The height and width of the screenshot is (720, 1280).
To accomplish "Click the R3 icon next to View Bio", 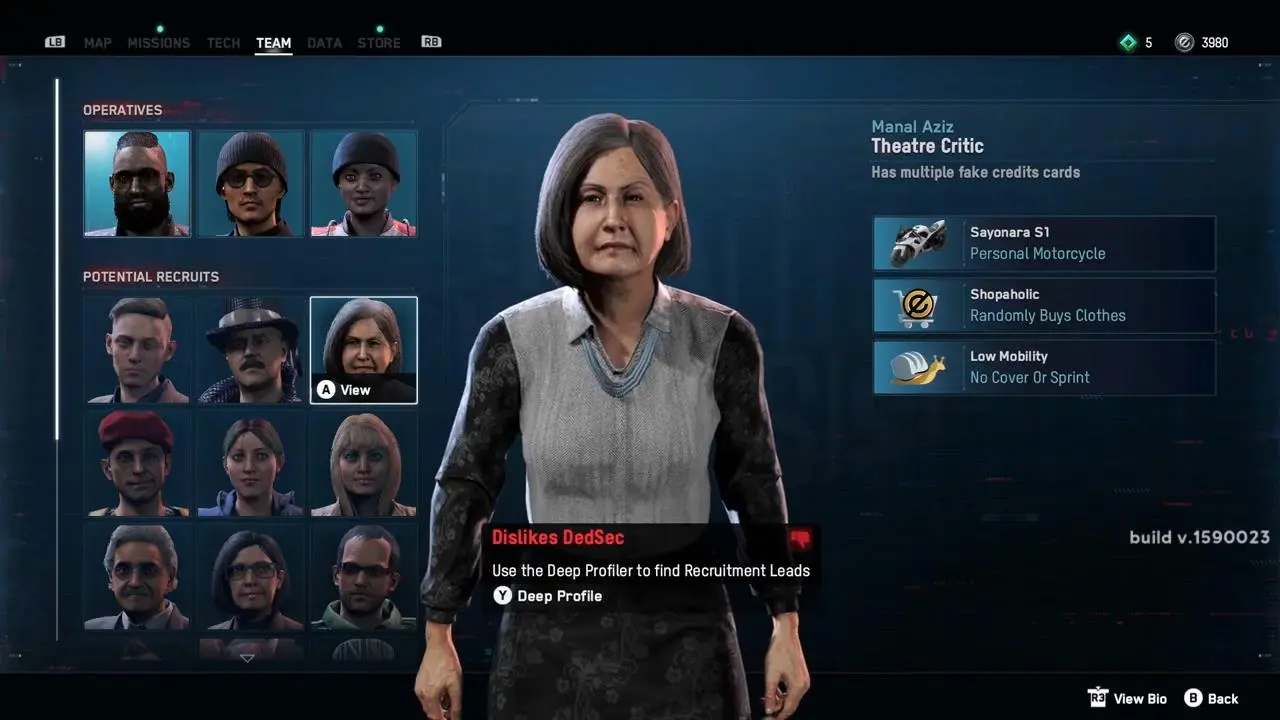I will (1097, 698).
